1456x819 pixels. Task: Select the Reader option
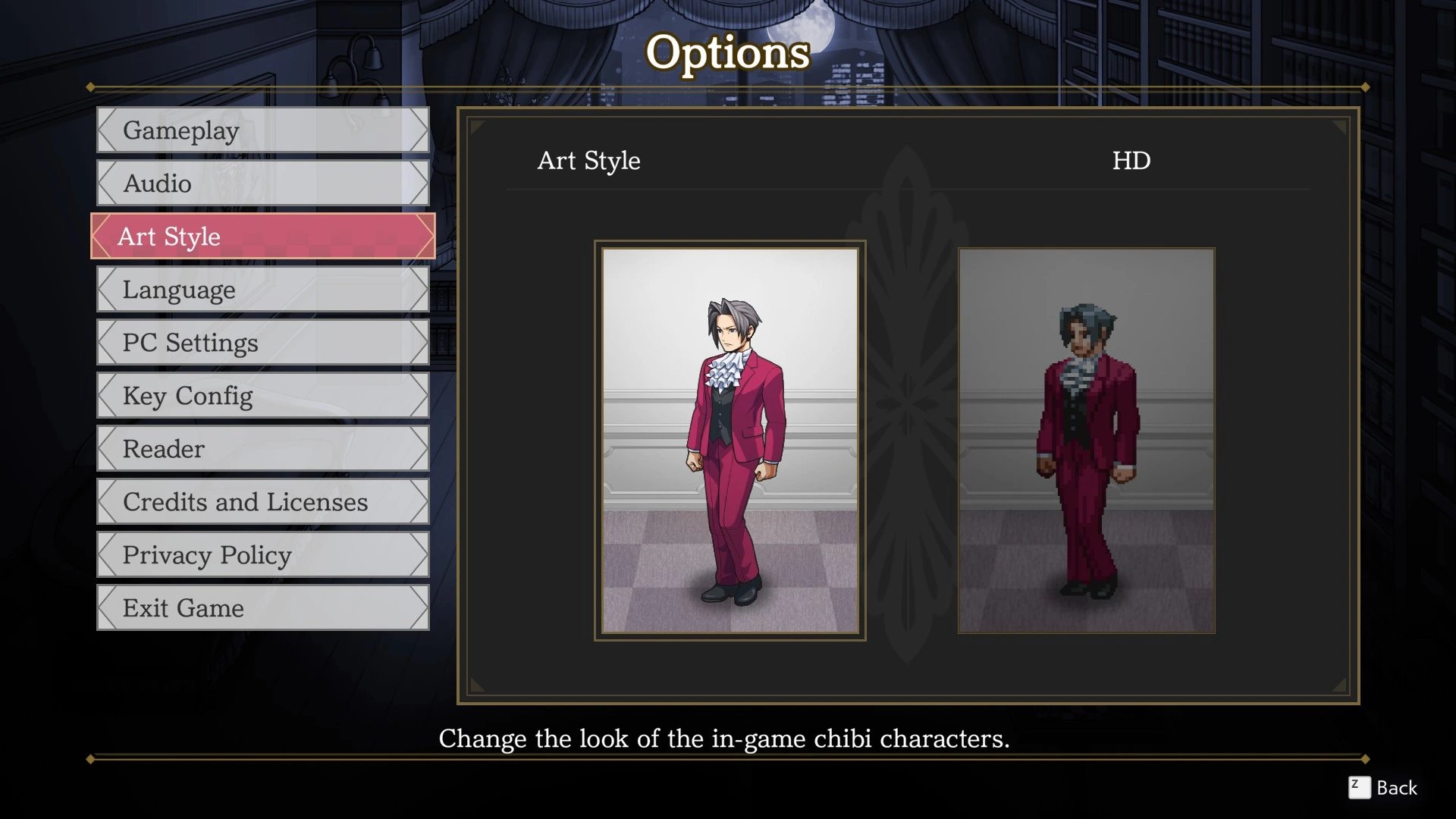tap(262, 449)
